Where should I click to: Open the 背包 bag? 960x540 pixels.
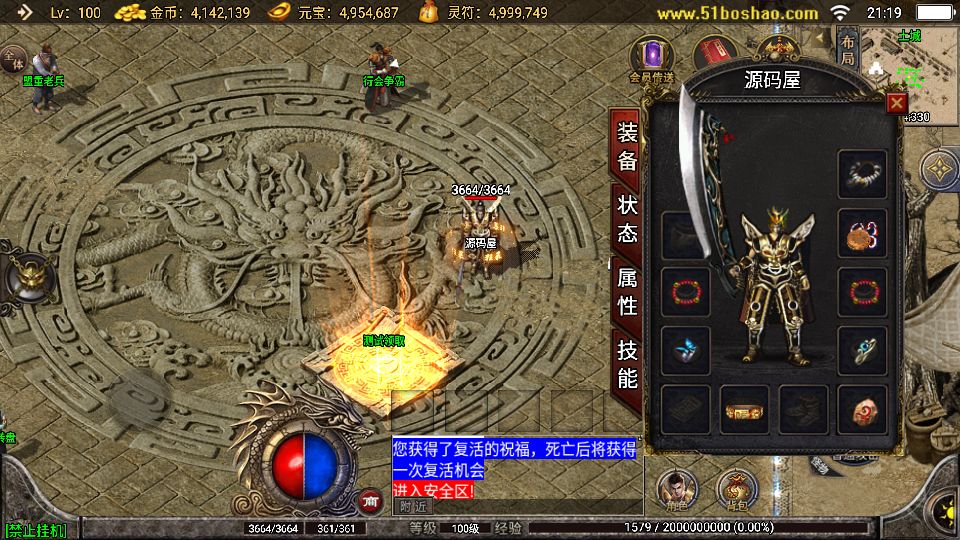click(x=737, y=490)
